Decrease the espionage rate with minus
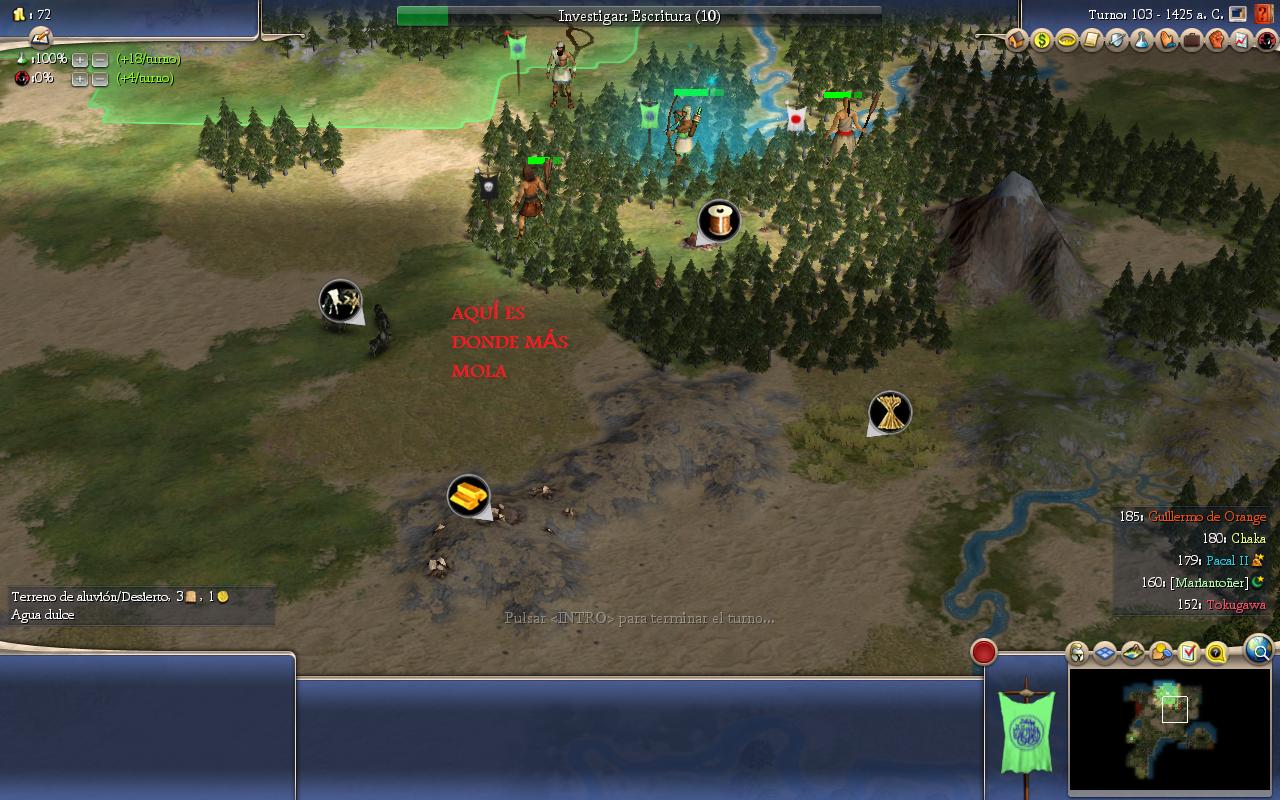 click(x=99, y=79)
